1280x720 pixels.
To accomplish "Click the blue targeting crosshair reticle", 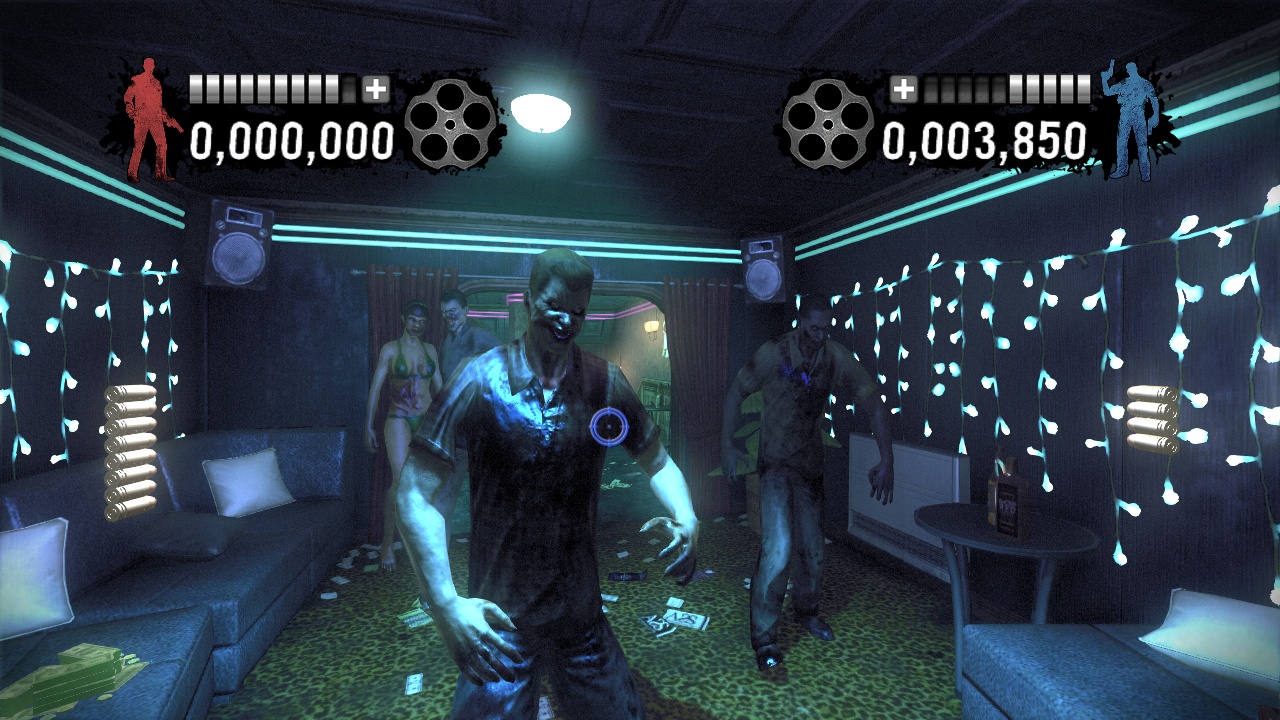I will pyautogui.click(x=607, y=428).
